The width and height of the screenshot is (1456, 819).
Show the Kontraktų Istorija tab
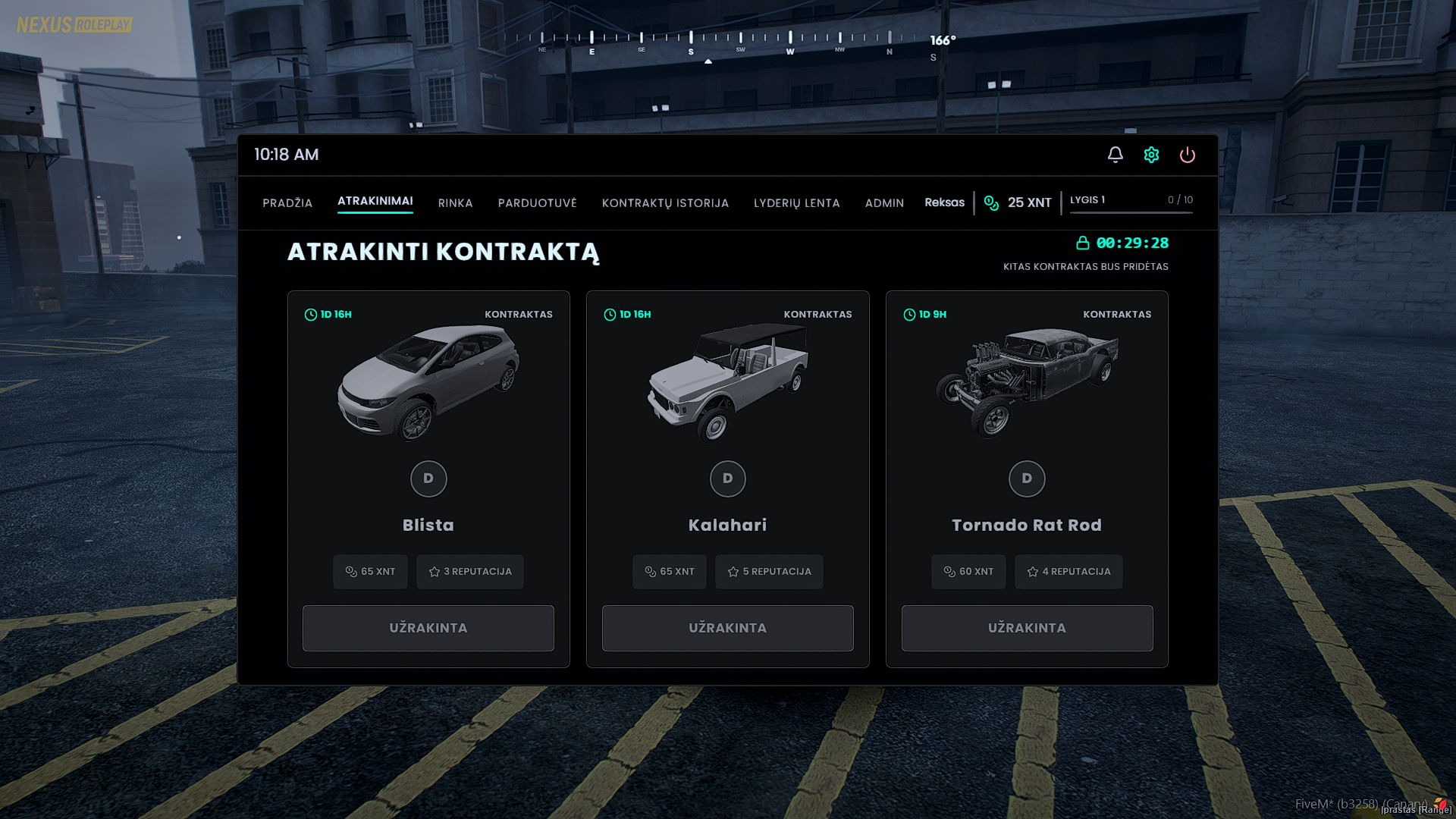(665, 203)
